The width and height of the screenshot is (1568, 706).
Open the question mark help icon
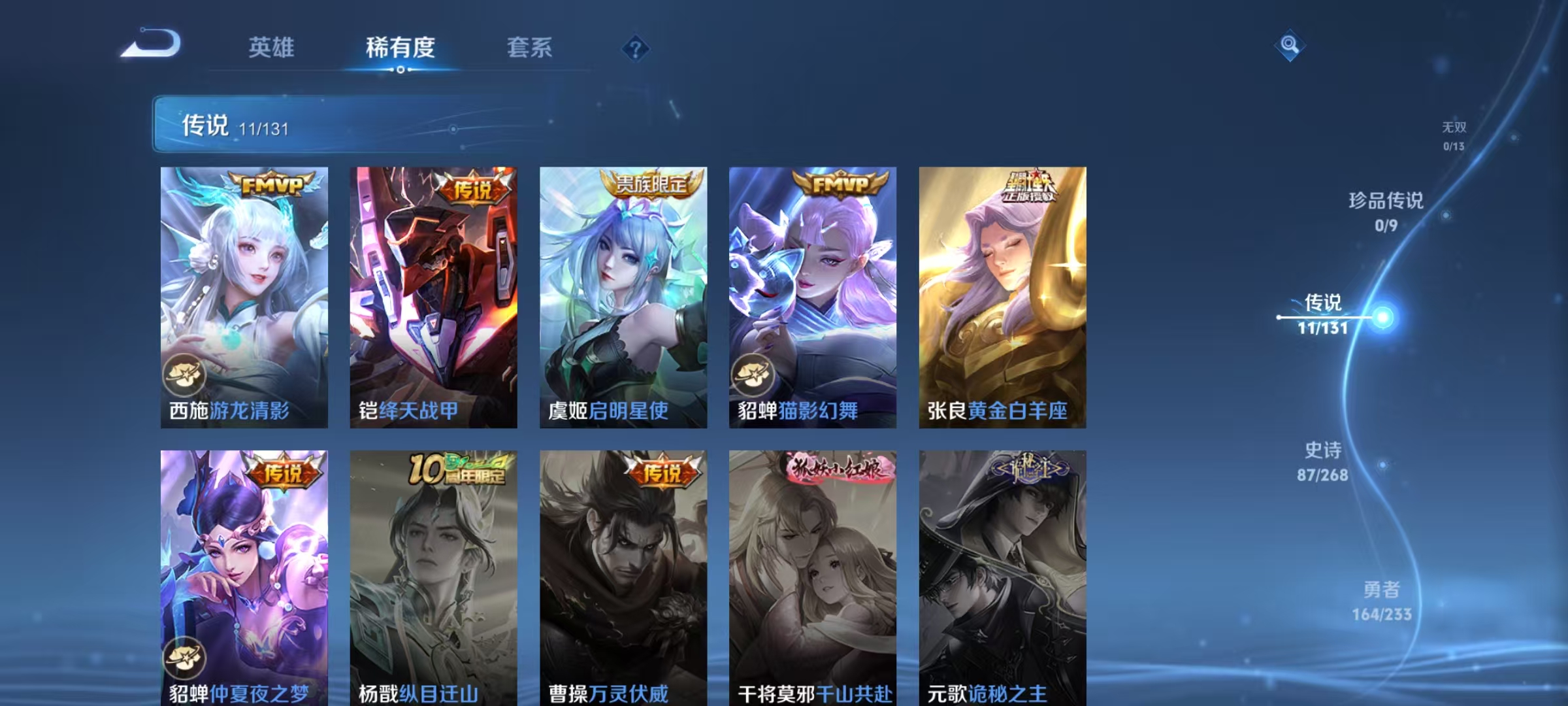tap(634, 48)
